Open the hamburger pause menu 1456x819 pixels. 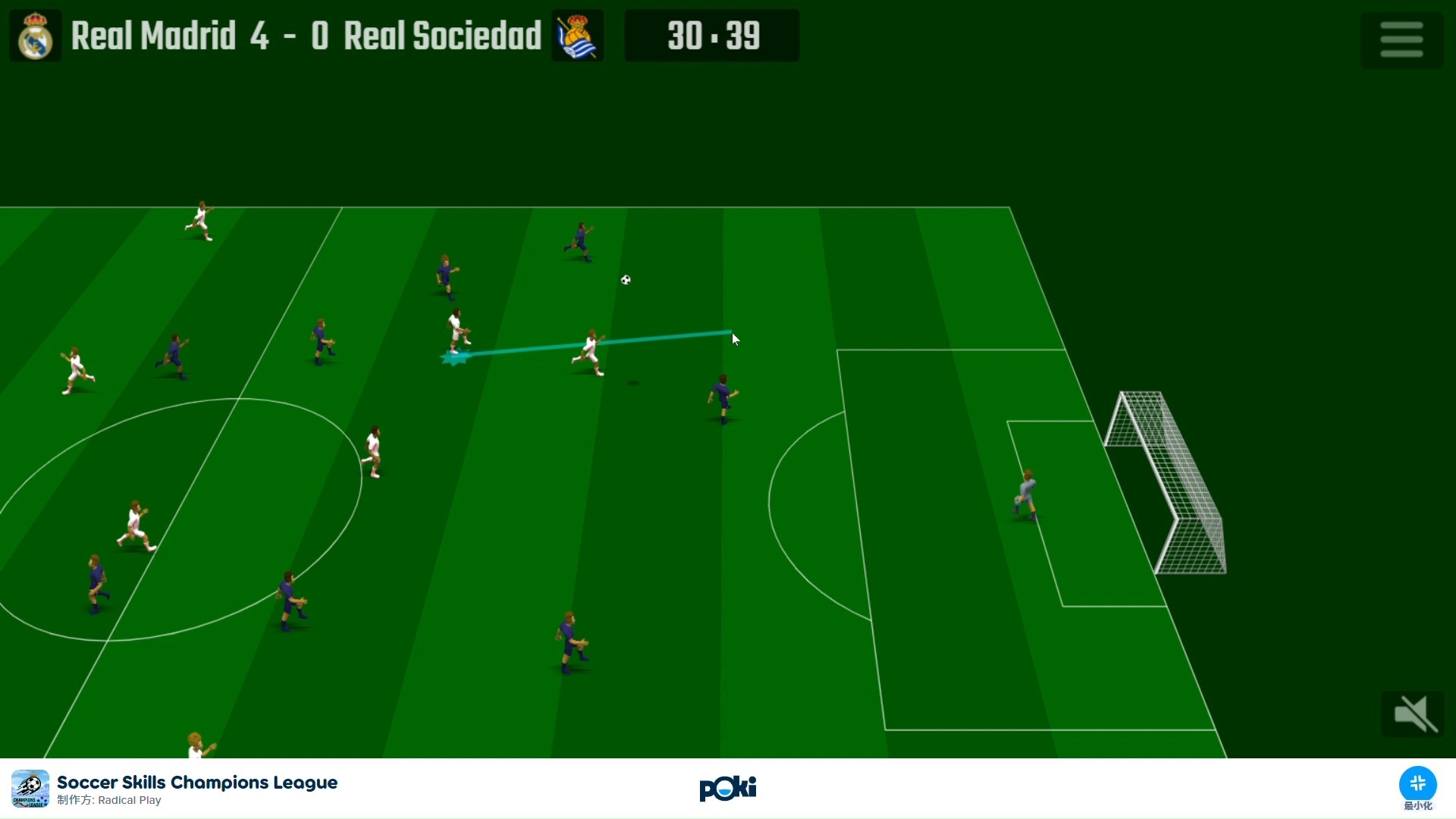pyautogui.click(x=1401, y=39)
